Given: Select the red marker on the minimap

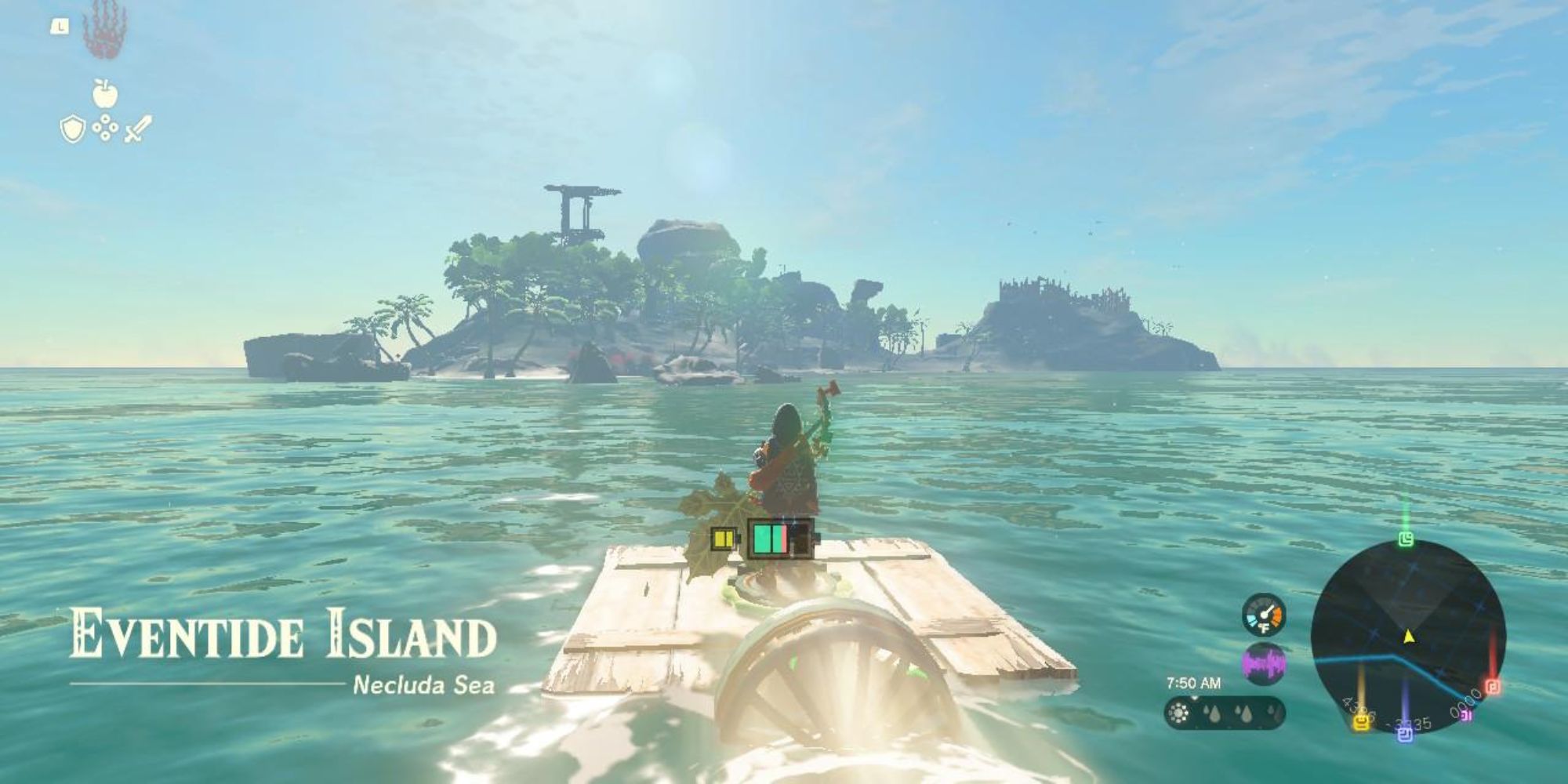Looking at the screenshot, I should coord(1493,687).
